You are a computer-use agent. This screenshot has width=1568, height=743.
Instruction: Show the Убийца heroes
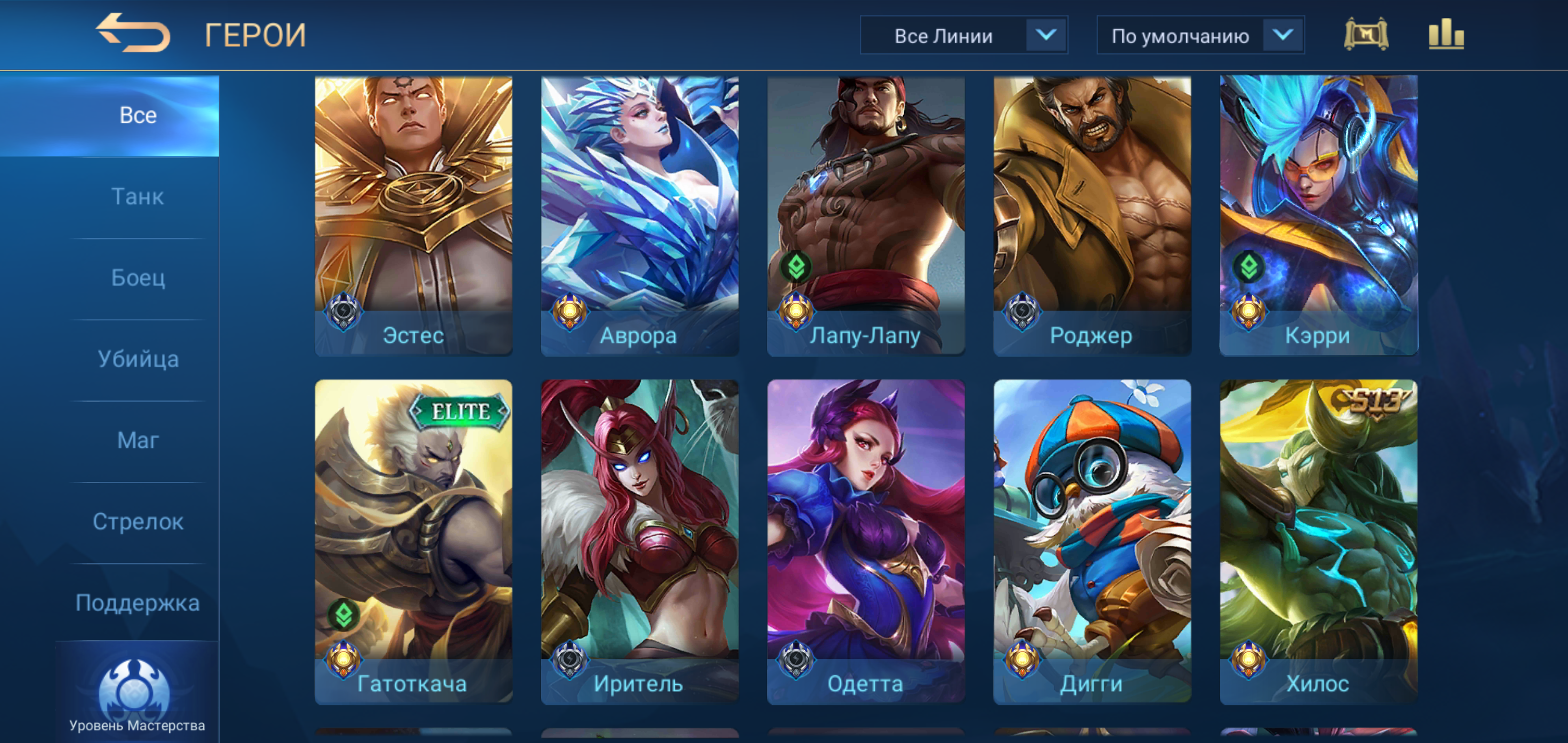point(138,359)
